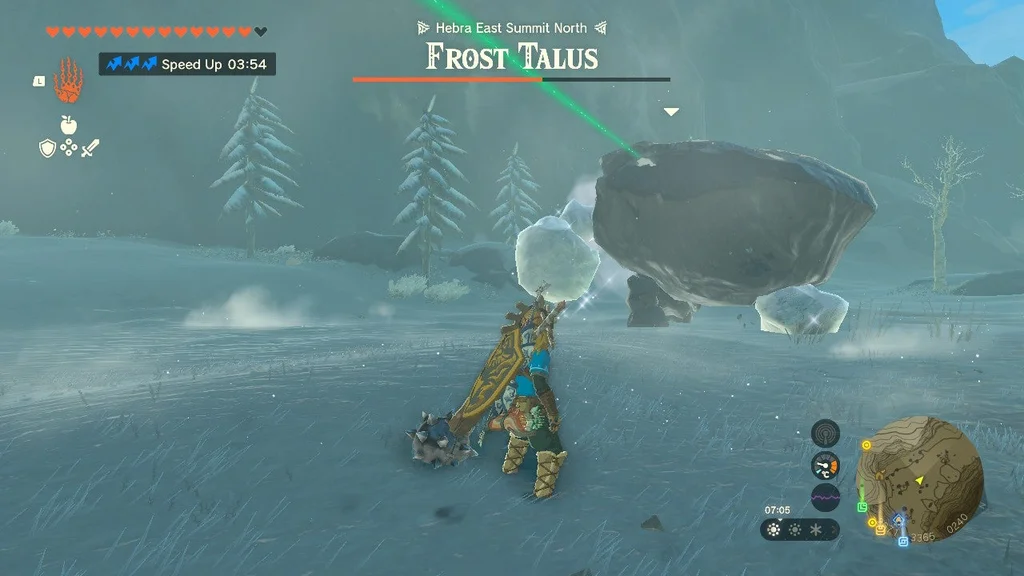Viewport: 1024px width, 576px height.
Task: Select the sword weapon quick-swap icon
Action: click(x=90, y=148)
